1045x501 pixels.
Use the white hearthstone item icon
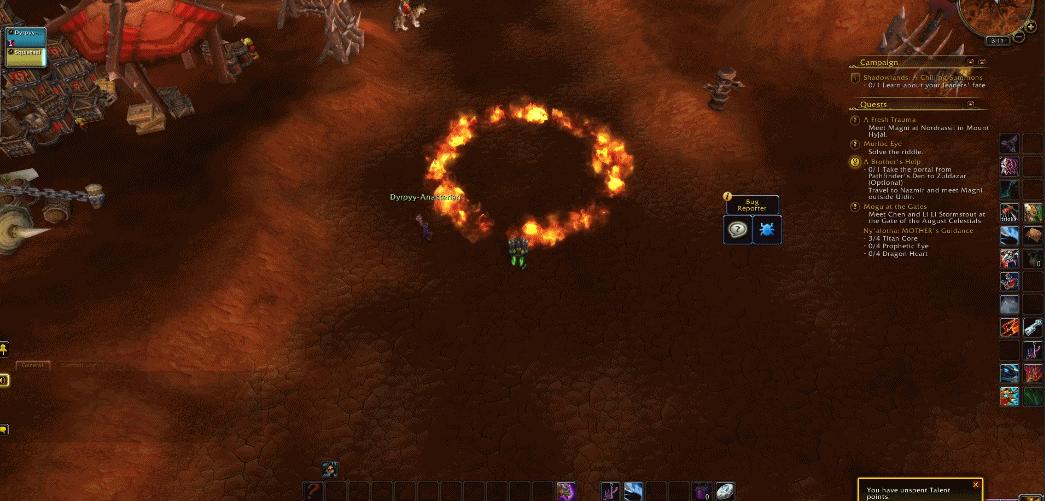(724, 491)
